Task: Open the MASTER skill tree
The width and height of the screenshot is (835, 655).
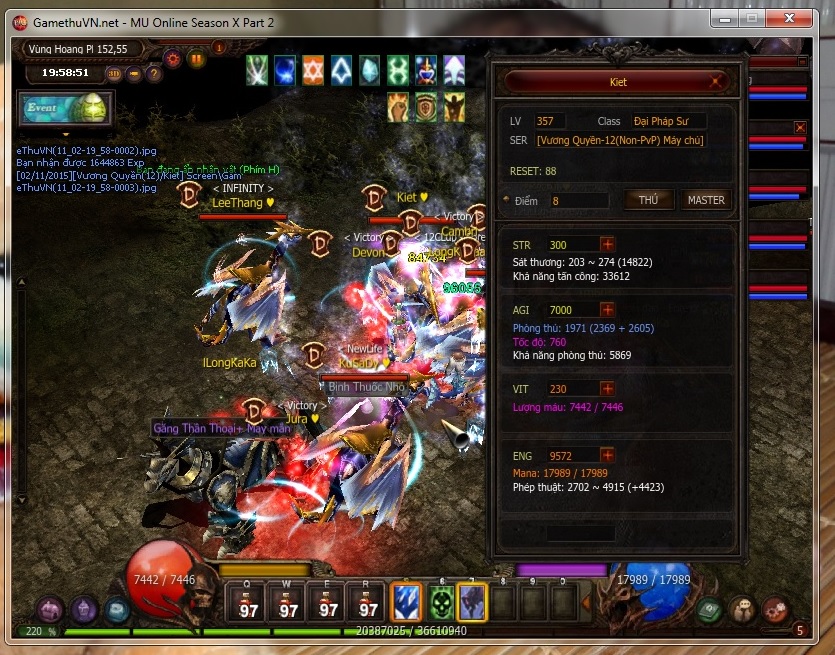Action: tap(705, 200)
